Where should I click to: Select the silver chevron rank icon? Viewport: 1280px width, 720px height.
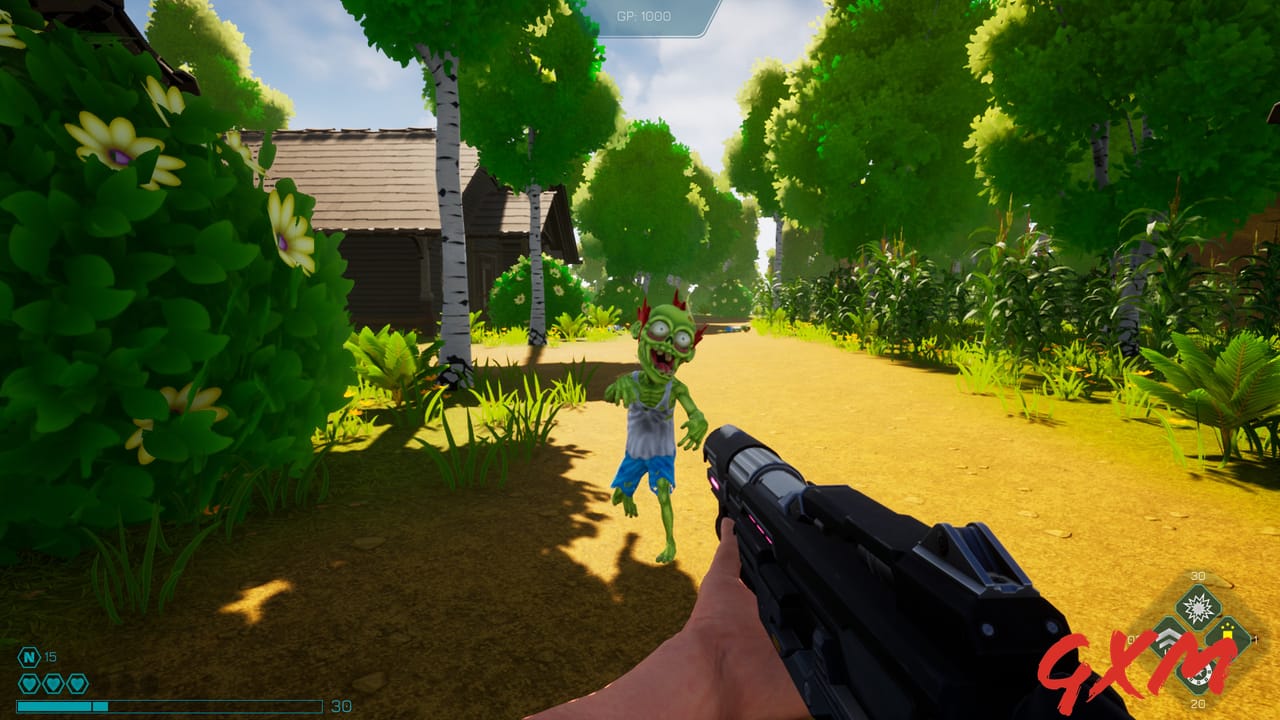coord(1166,639)
